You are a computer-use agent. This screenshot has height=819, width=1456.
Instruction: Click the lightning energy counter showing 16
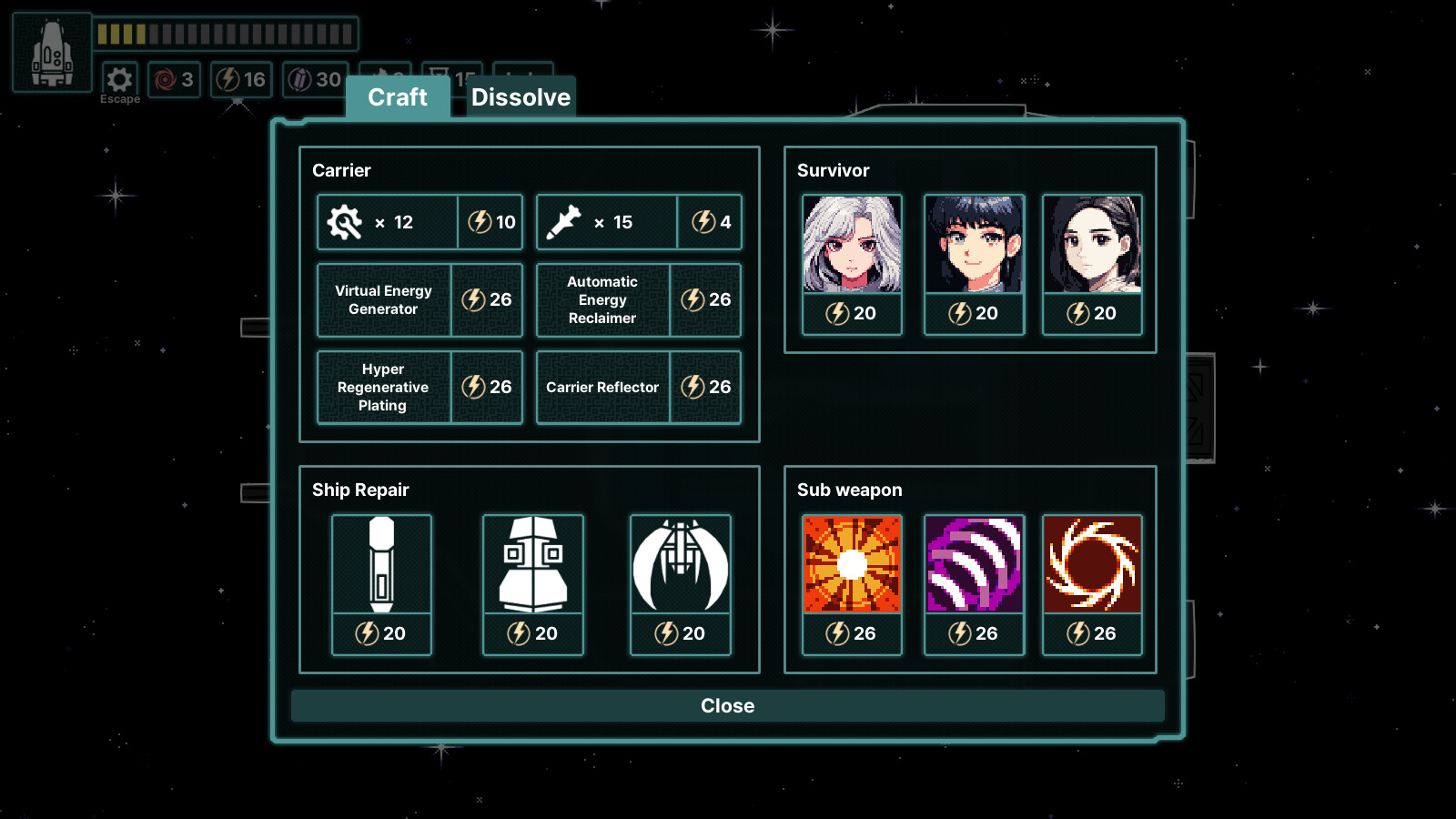point(241,80)
